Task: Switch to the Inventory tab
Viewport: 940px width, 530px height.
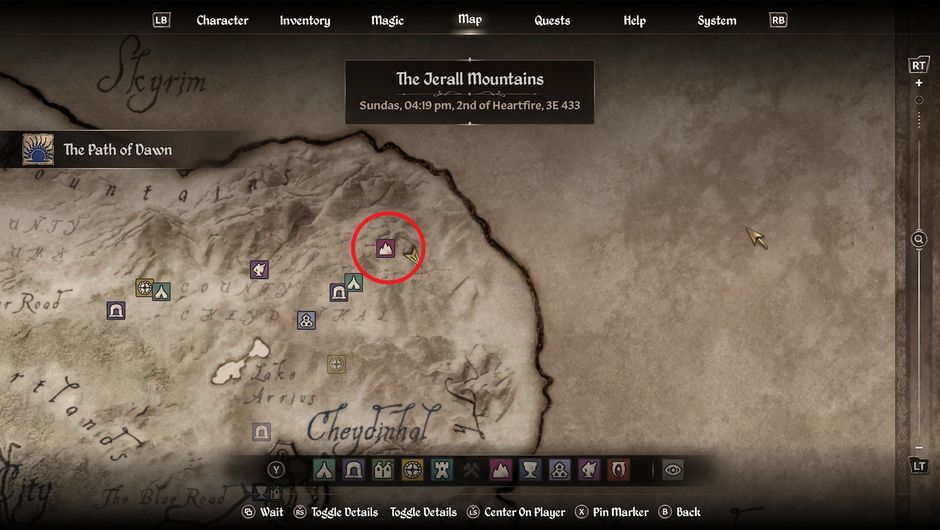Action: click(305, 20)
